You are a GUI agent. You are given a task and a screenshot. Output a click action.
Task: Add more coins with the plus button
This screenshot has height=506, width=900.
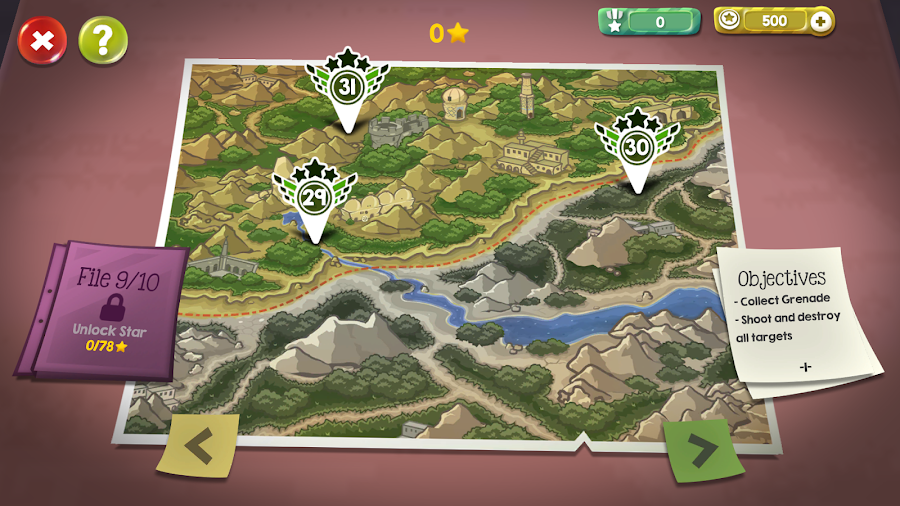click(821, 21)
